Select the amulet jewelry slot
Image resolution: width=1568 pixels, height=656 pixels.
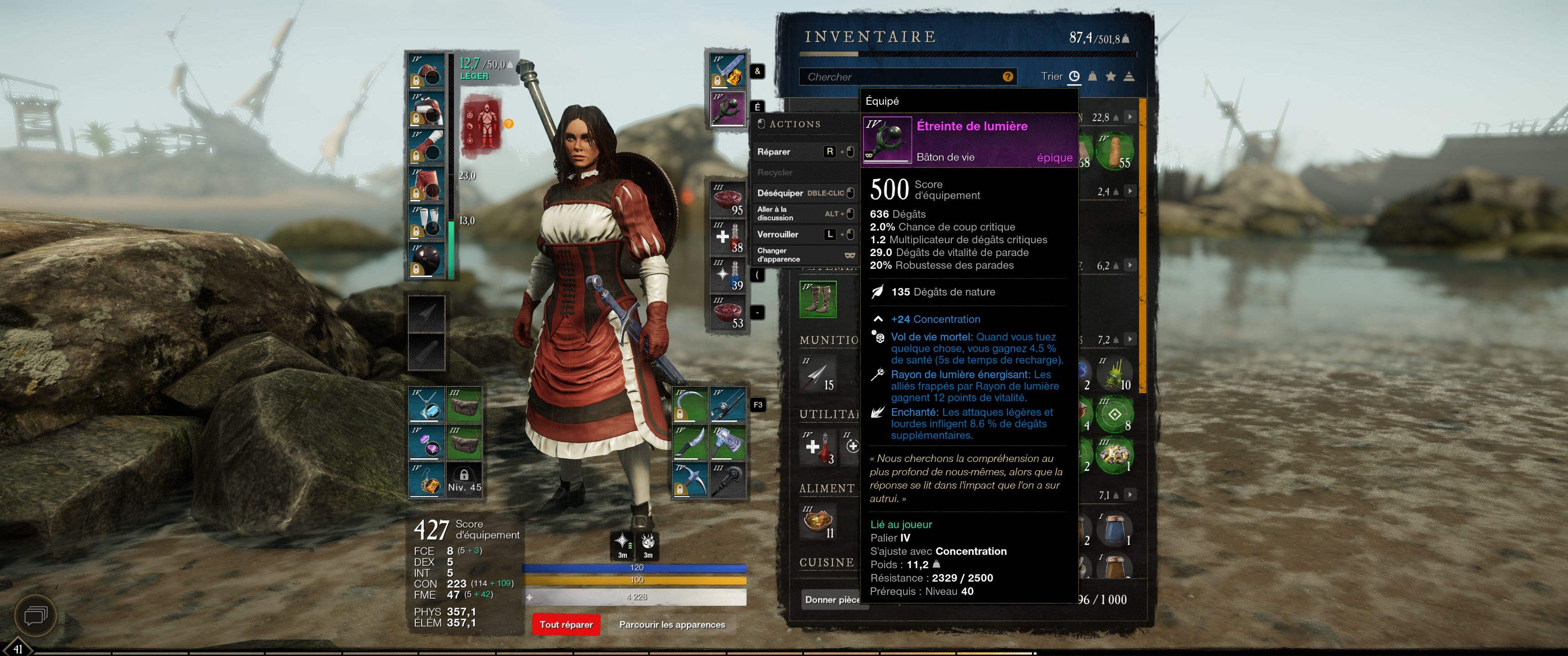coord(426,405)
